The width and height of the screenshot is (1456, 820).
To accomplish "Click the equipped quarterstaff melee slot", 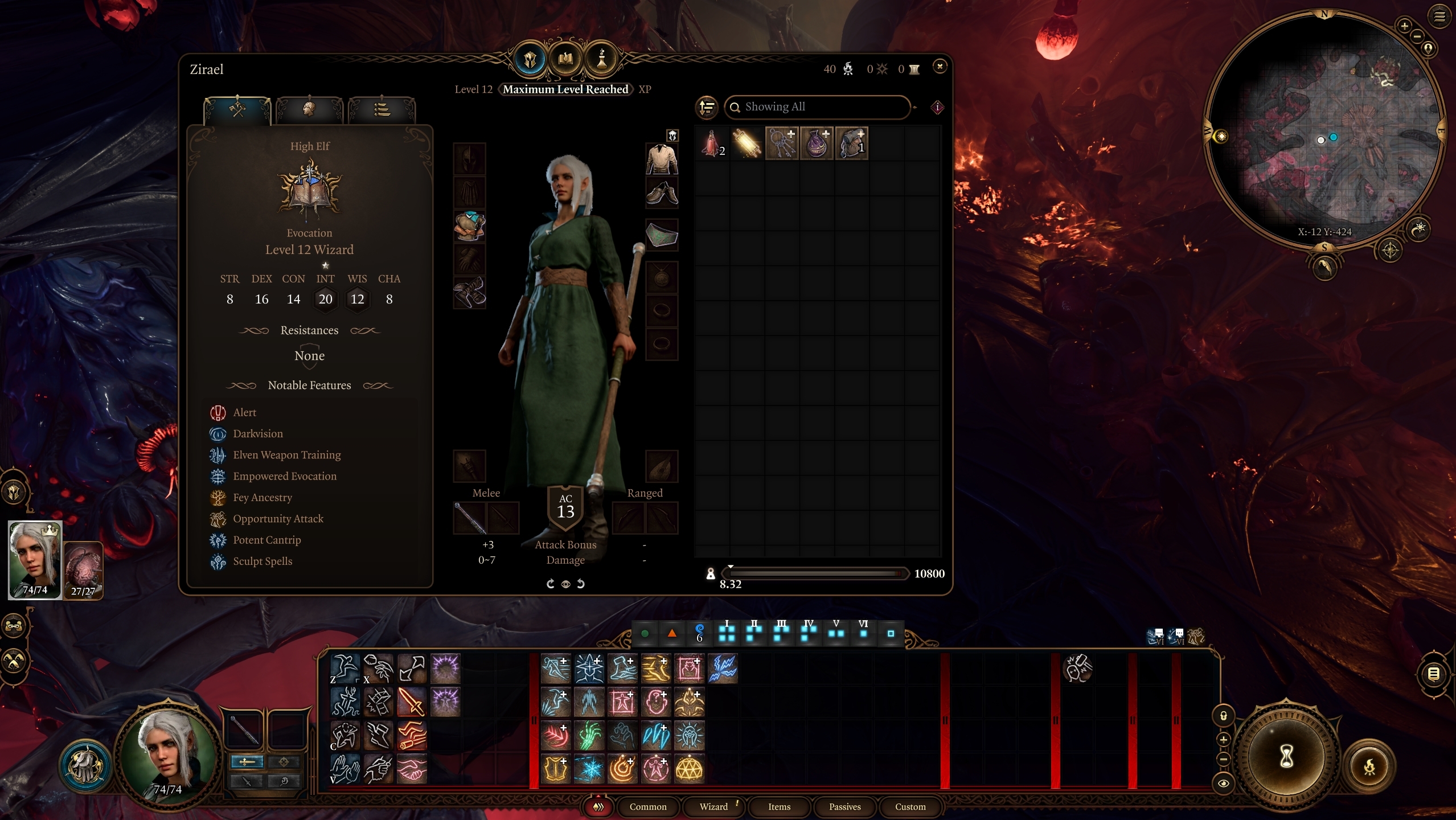I will pos(470,518).
